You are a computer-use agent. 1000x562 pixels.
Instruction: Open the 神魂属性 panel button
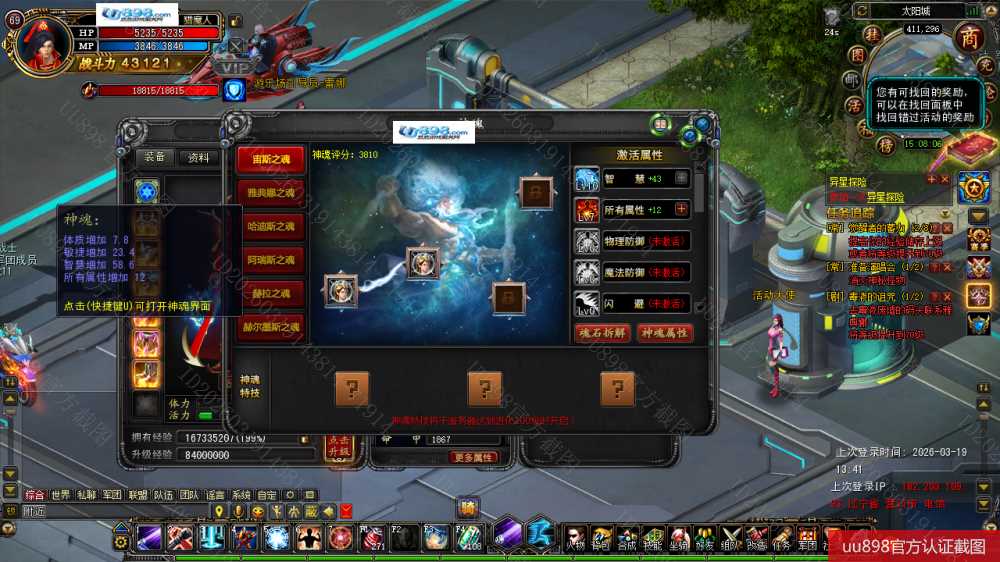coord(664,333)
